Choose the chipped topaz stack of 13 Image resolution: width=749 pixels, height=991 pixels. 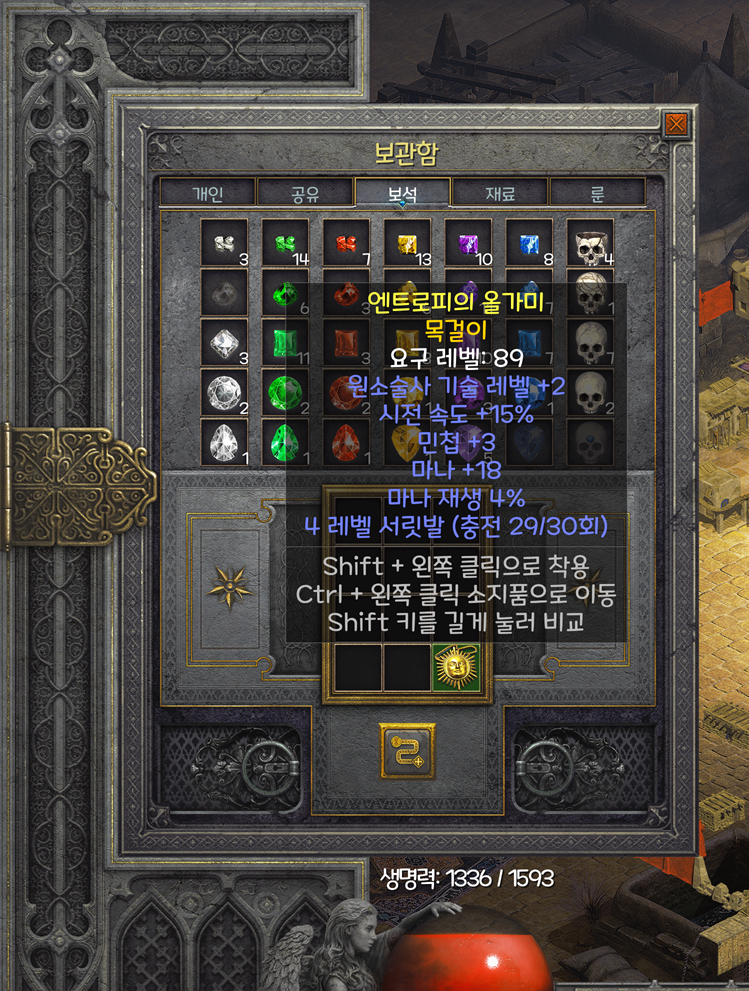point(407,242)
